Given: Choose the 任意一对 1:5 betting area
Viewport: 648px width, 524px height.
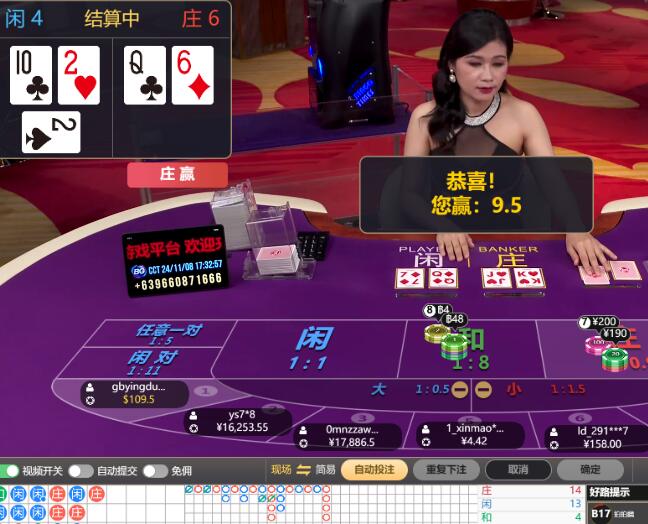Looking at the screenshot, I should [x=162, y=334].
